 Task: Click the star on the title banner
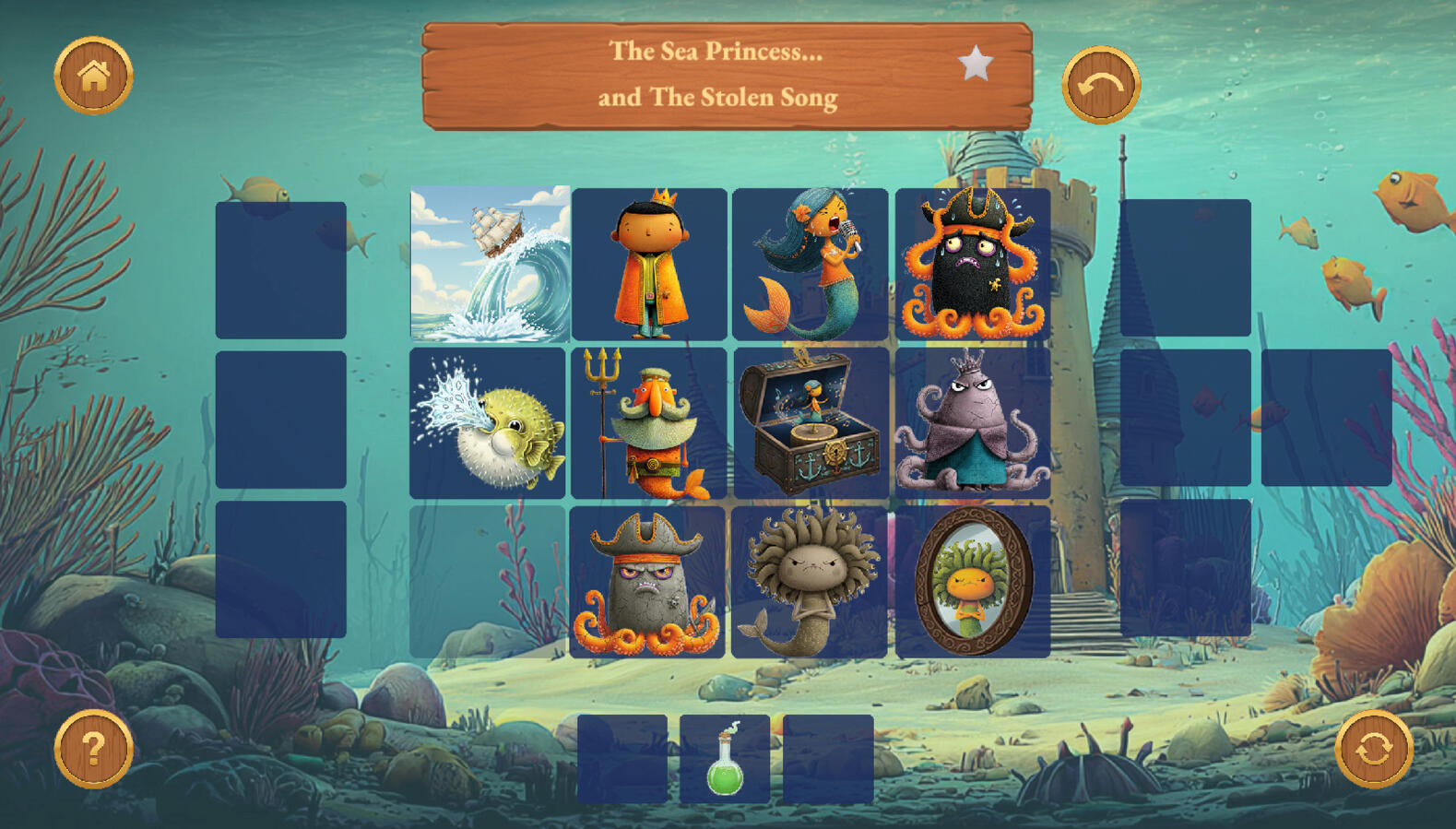[x=975, y=65]
